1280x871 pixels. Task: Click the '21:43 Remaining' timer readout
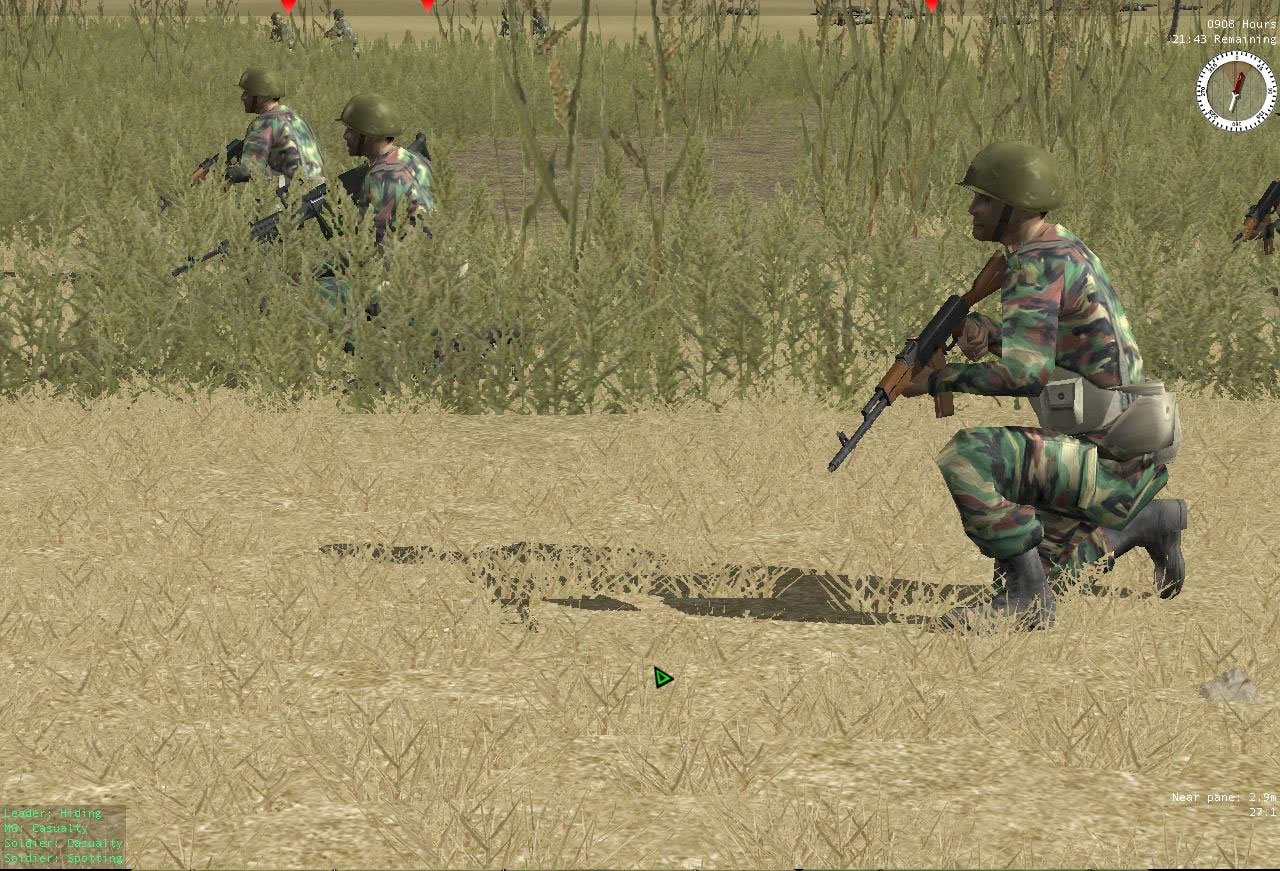pos(1224,38)
